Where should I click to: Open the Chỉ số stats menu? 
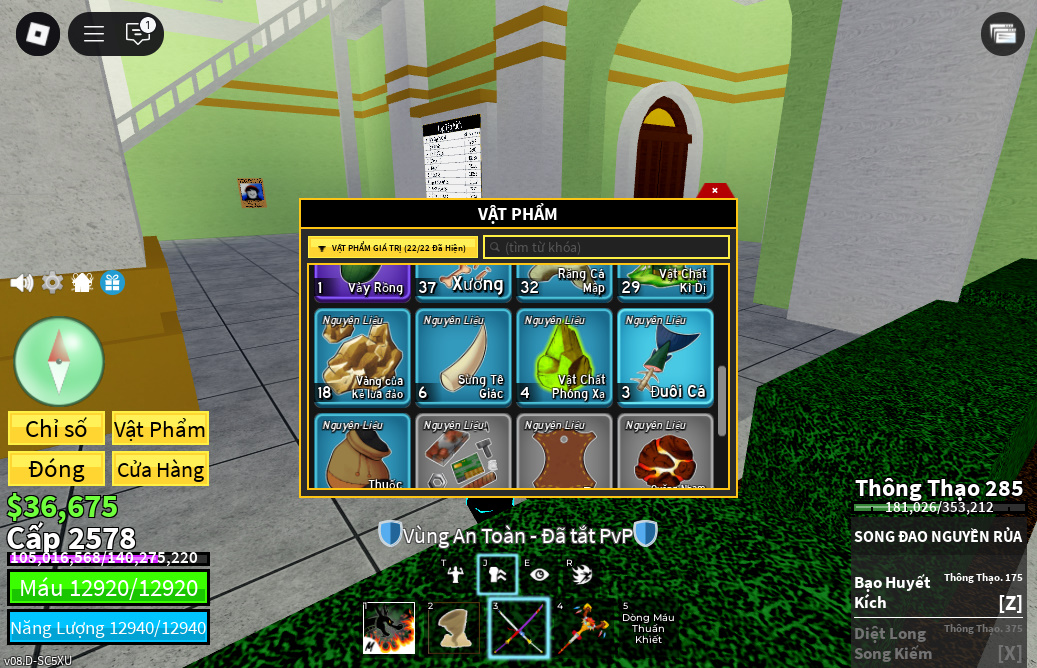click(56, 429)
